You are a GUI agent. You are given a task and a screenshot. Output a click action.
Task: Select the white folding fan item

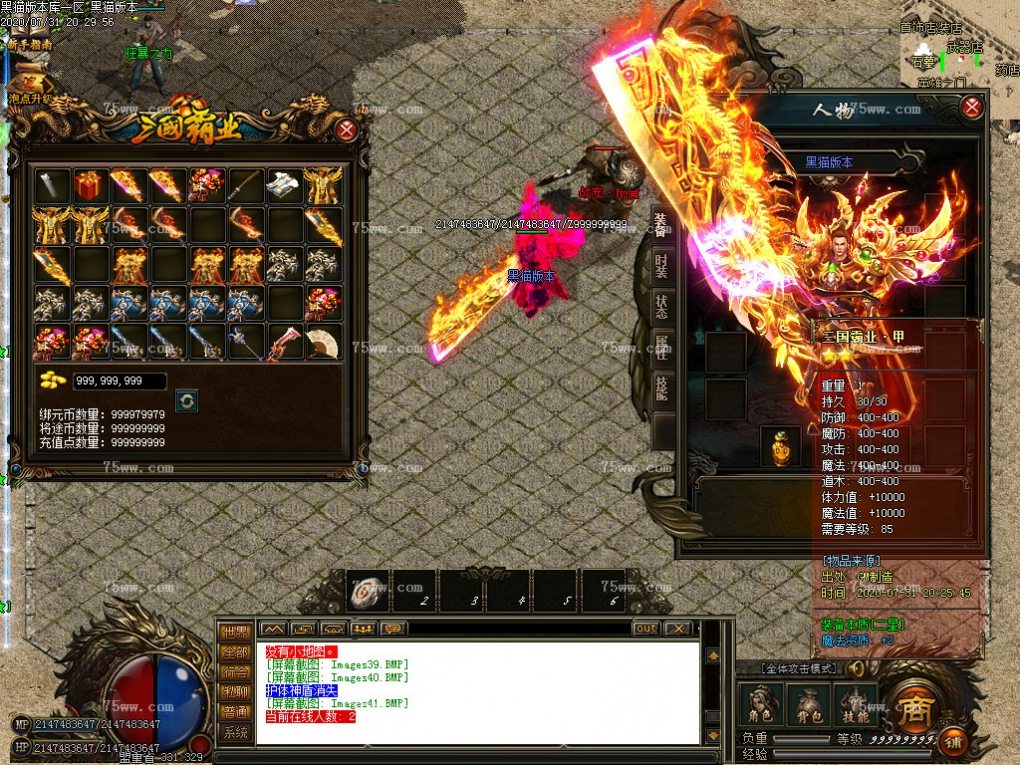pos(323,342)
